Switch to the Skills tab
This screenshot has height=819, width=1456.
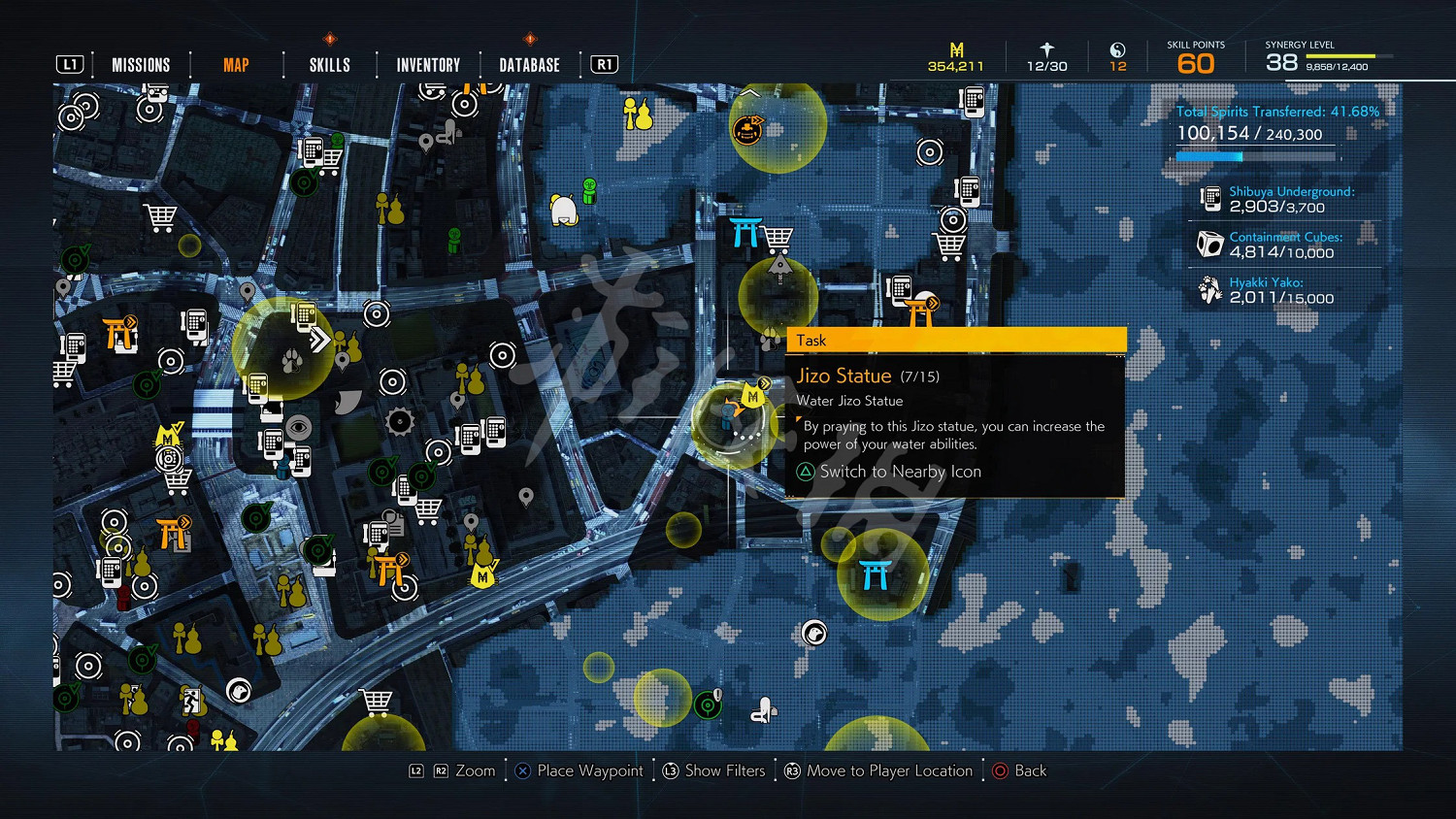pyautogui.click(x=329, y=65)
